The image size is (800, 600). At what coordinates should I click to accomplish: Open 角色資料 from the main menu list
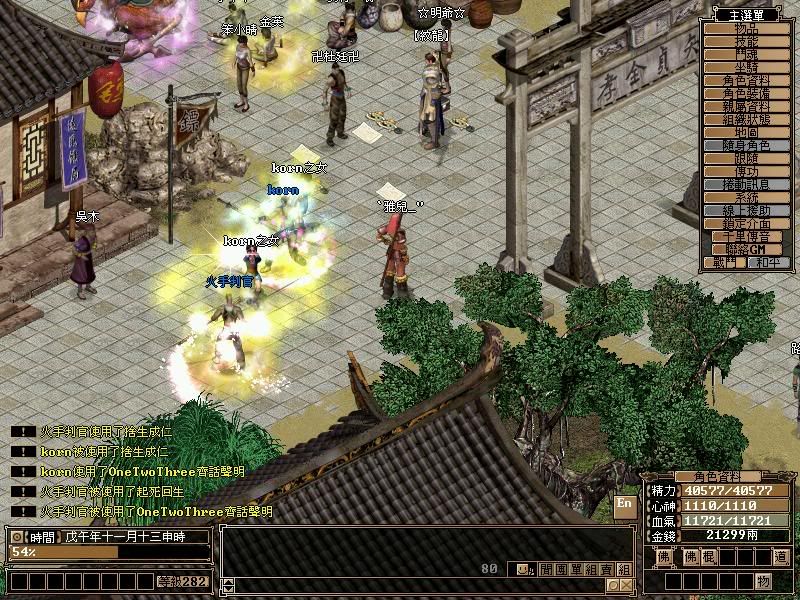[x=747, y=81]
